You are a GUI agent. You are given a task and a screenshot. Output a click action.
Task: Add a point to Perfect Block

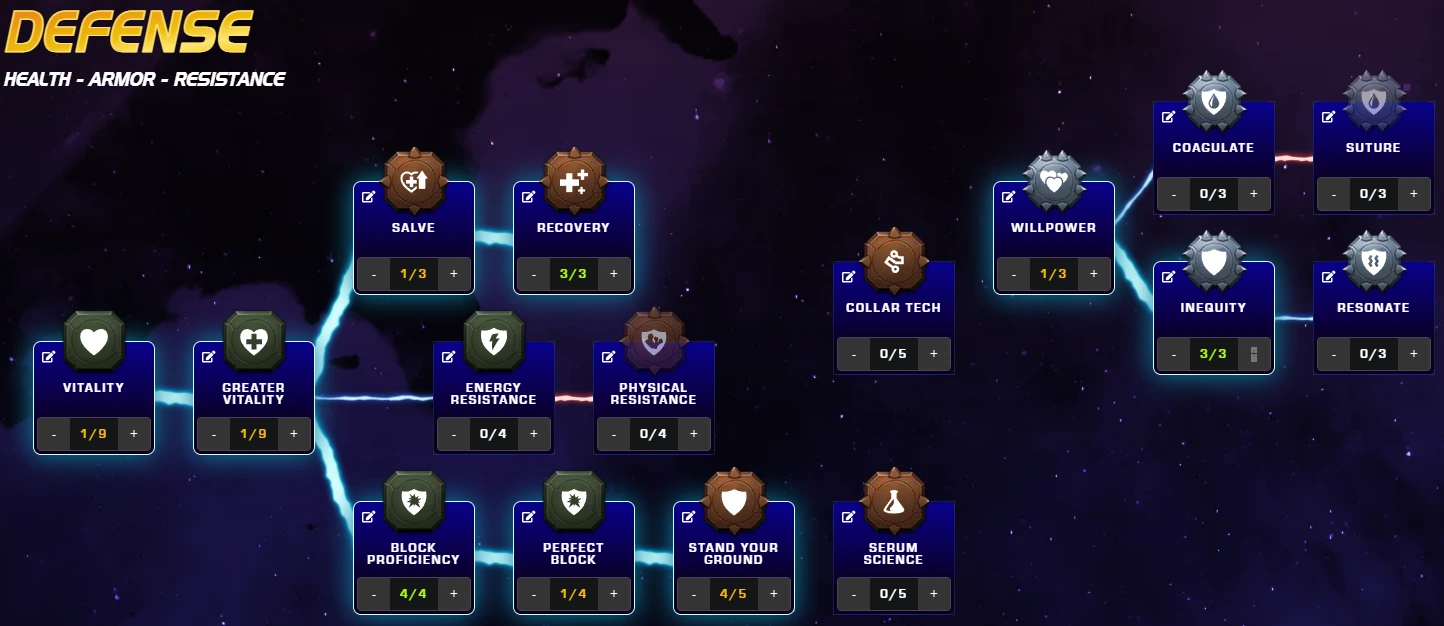click(x=614, y=594)
